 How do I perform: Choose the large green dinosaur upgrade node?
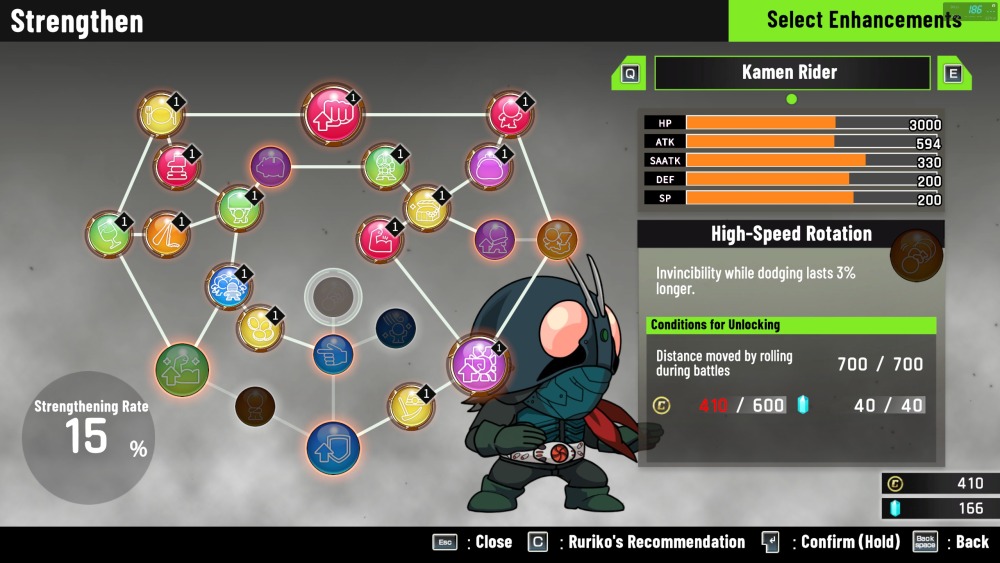click(x=182, y=369)
